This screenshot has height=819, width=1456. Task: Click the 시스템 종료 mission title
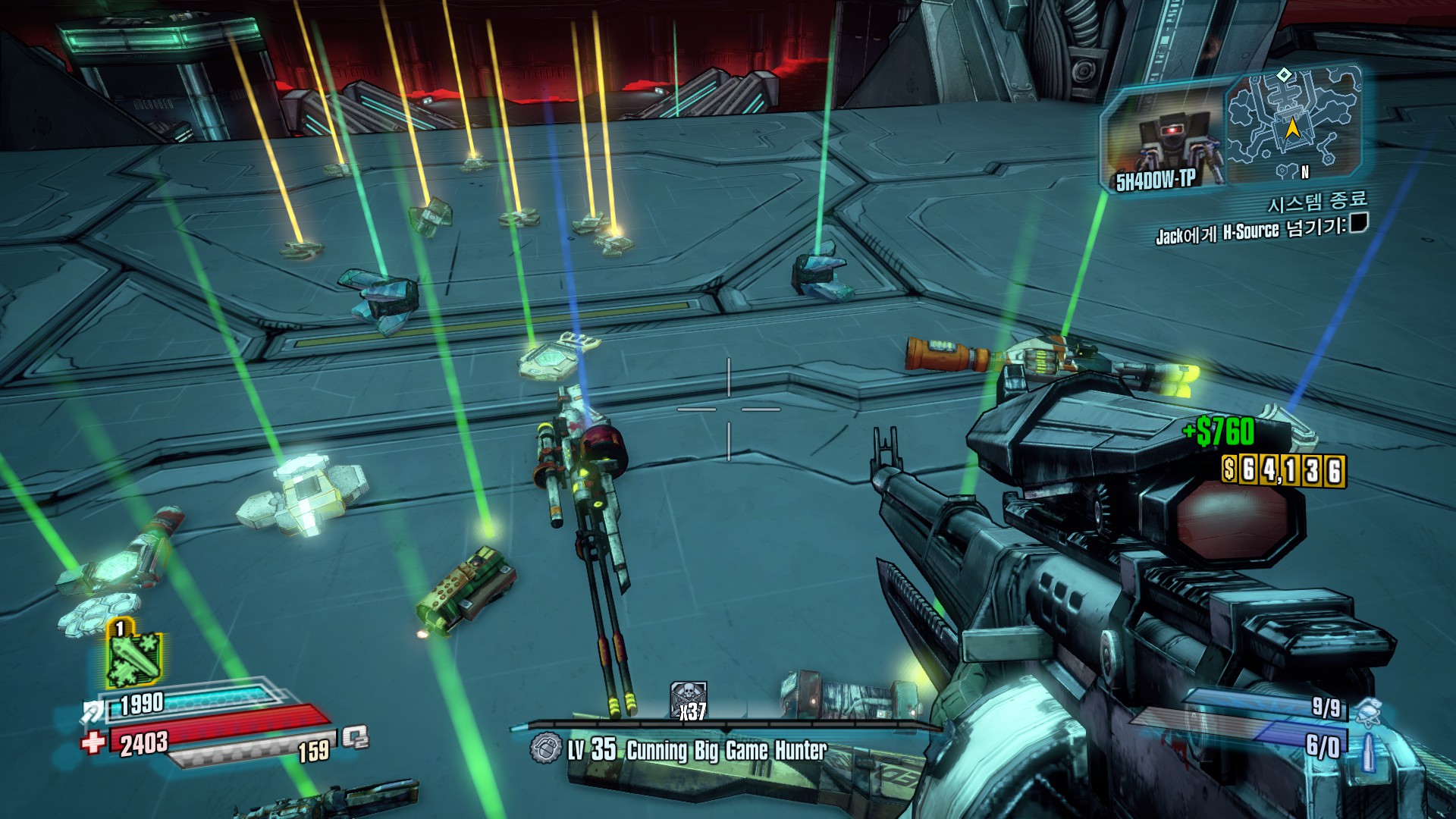click(x=1318, y=202)
